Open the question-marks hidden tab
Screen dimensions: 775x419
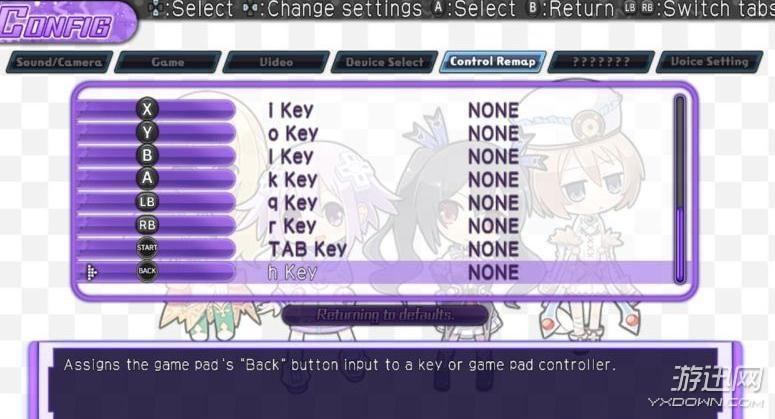click(601, 62)
